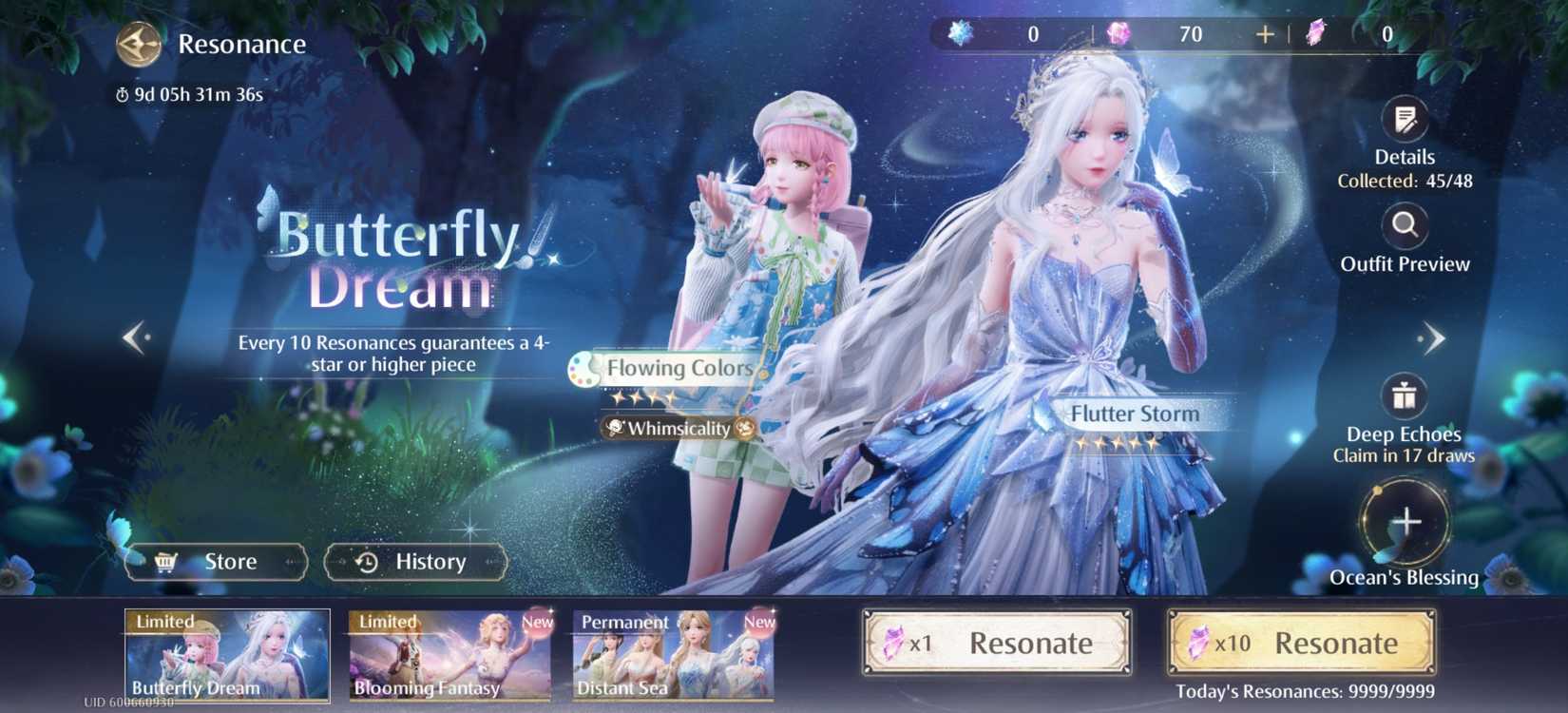Go to the previous banner arrow
This screenshot has height=713, width=1568.
[x=136, y=337]
